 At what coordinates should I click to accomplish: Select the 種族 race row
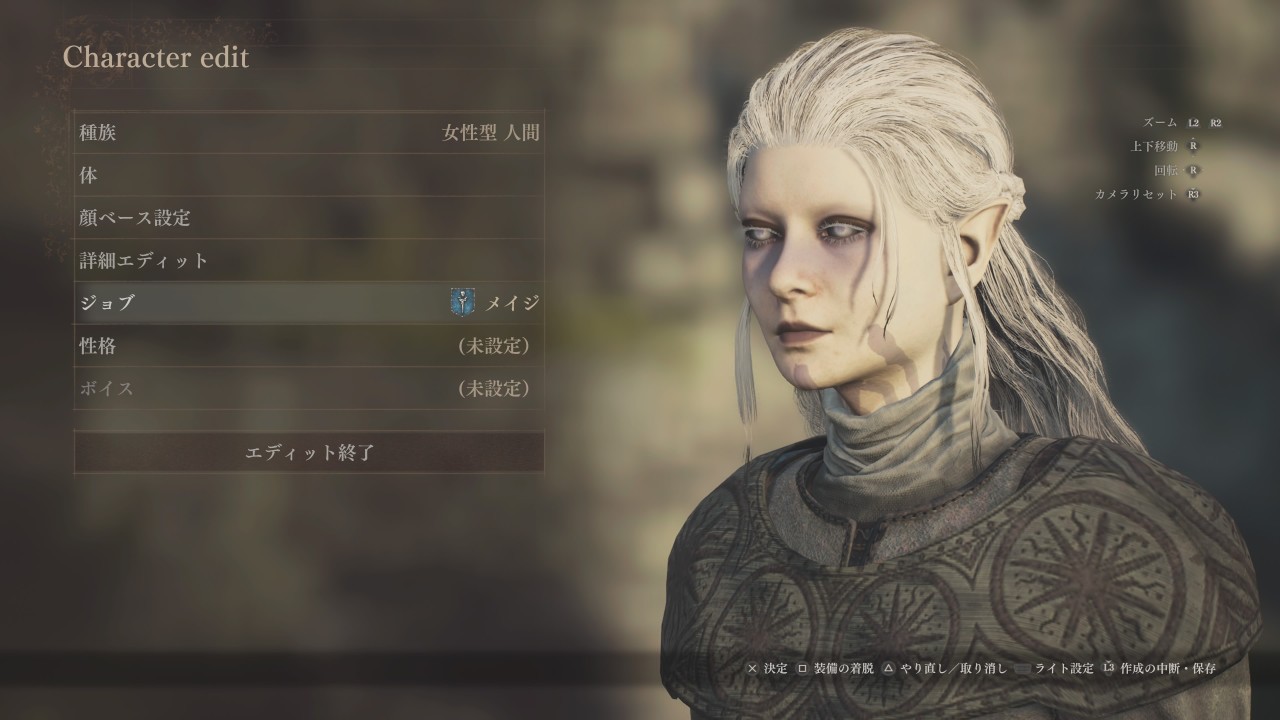(309, 132)
